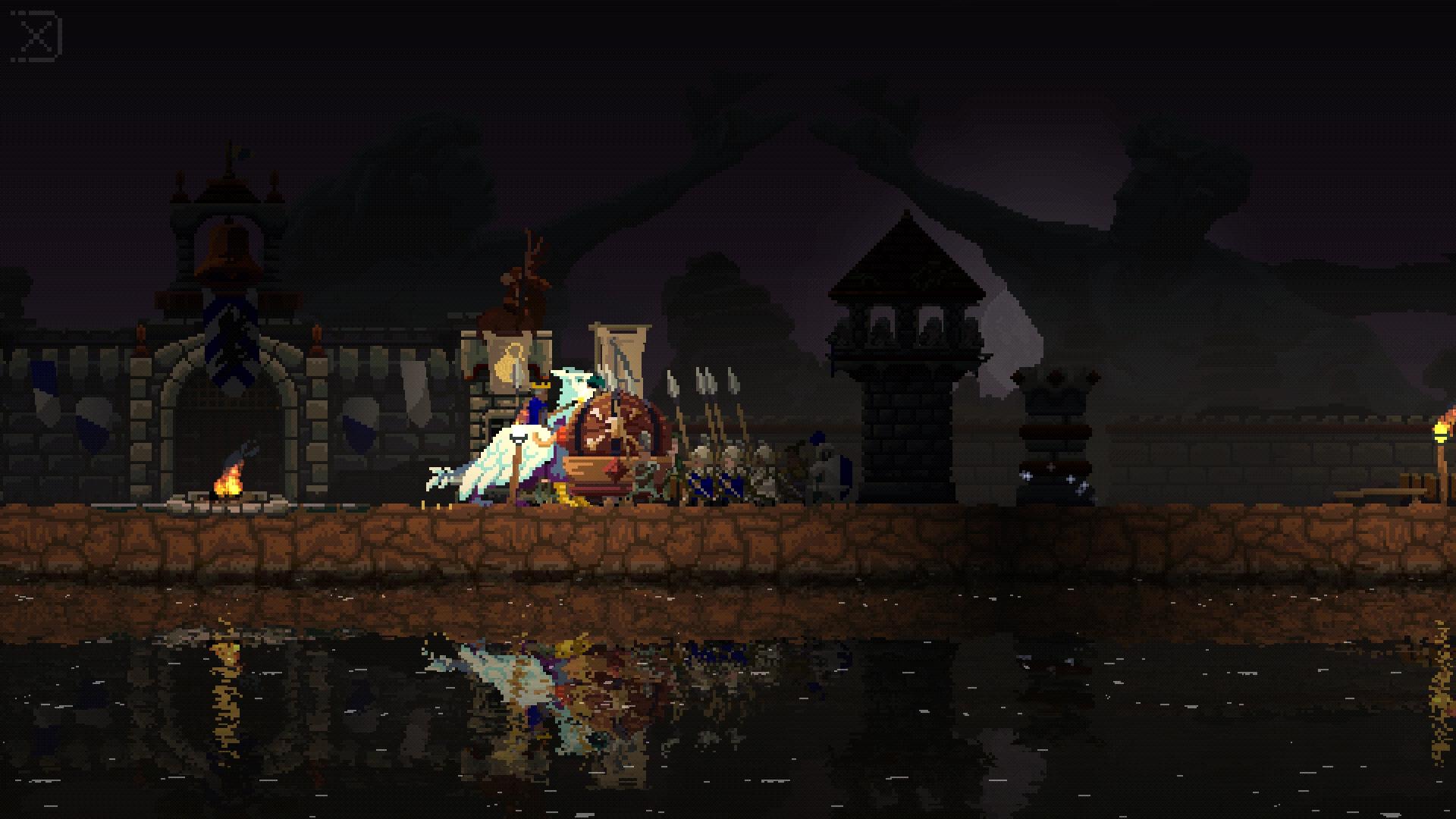Click the faint X icon in the corner
The width and height of the screenshot is (1456, 819).
36,36
